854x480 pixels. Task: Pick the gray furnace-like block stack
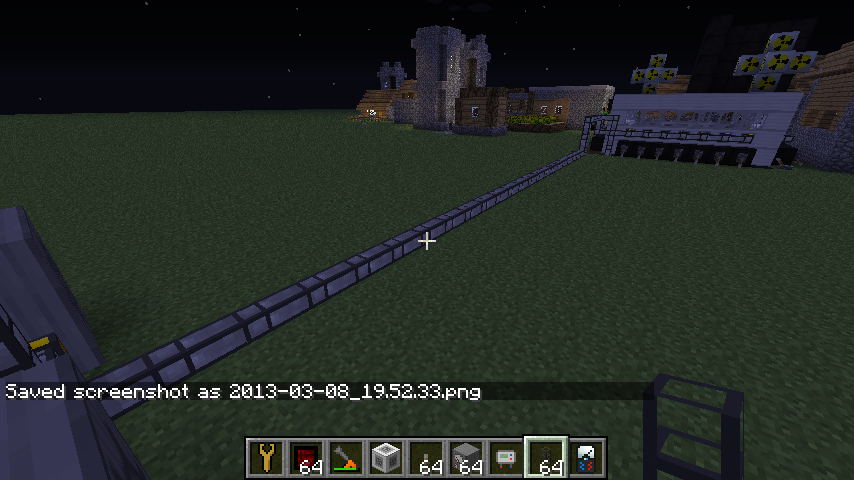click(x=466, y=459)
